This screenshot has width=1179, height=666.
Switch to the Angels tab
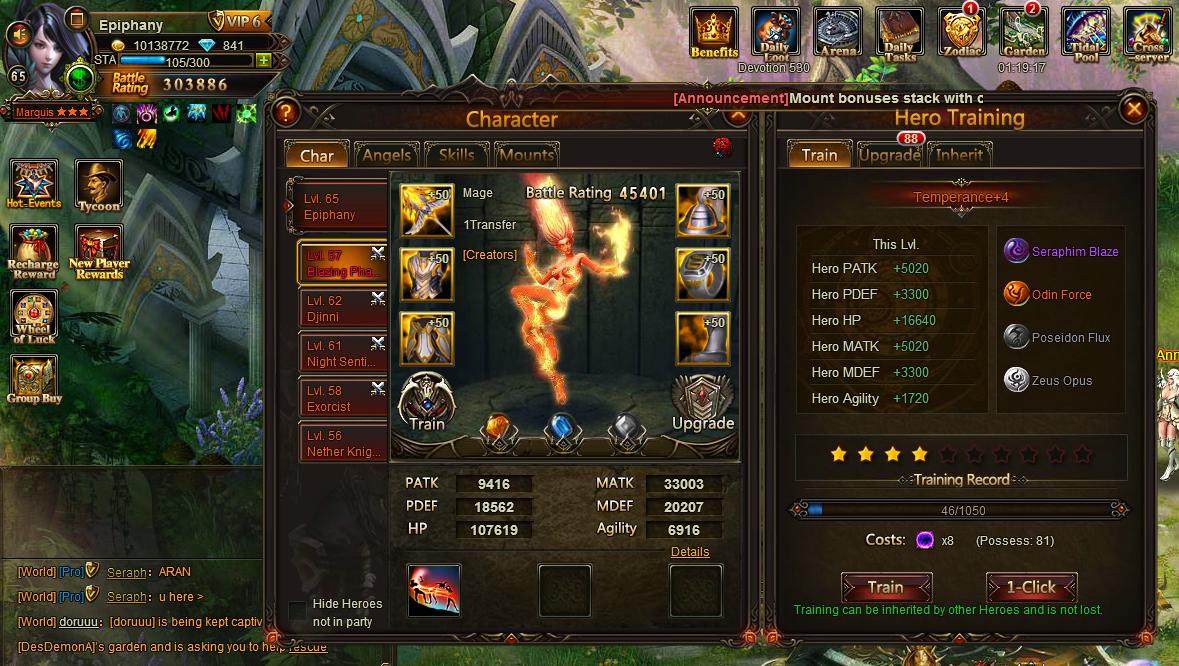(386, 155)
